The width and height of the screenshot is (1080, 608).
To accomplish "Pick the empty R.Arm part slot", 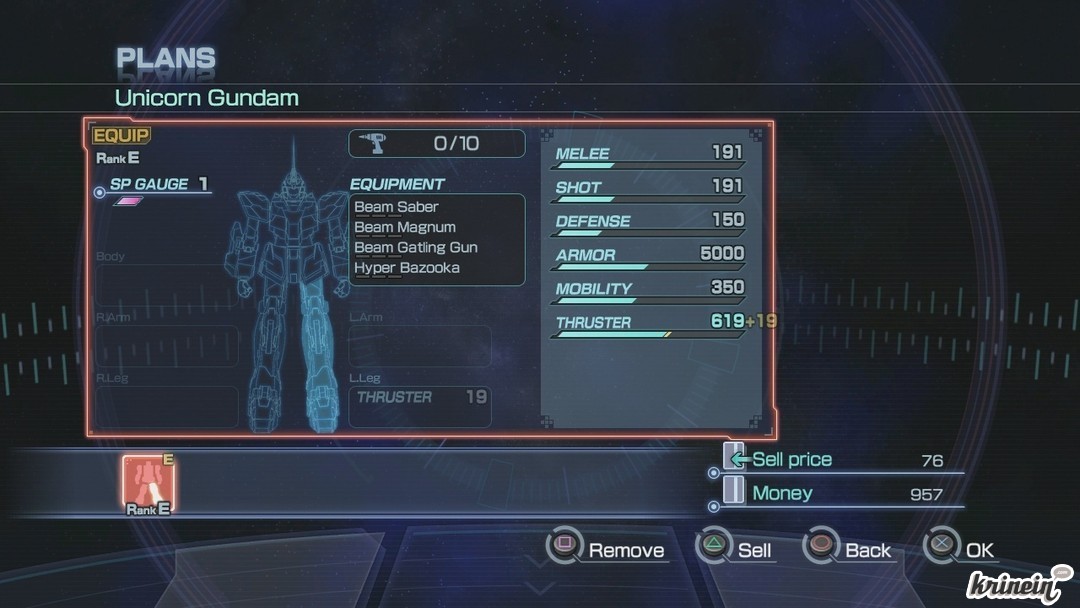I will pos(167,346).
